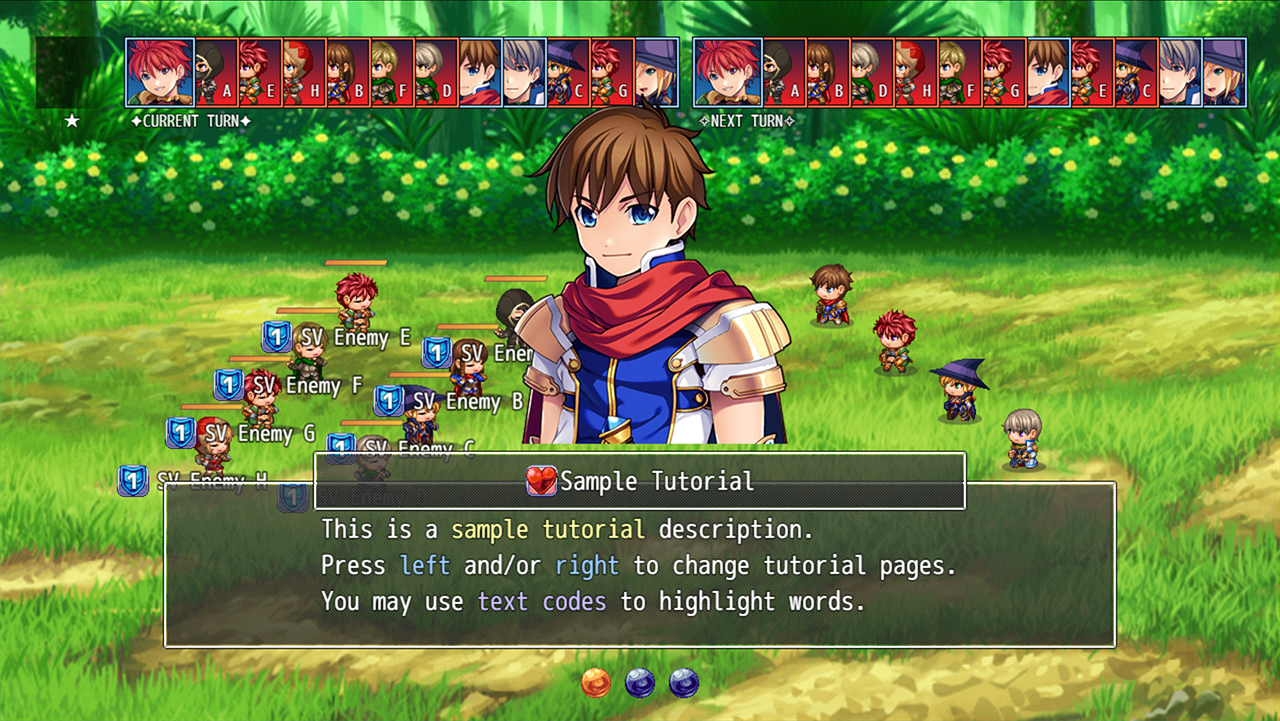This screenshot has width=1280, height=721.
Task: Click enemy C portrait in current turn order
Action: [x=568, y=72]
